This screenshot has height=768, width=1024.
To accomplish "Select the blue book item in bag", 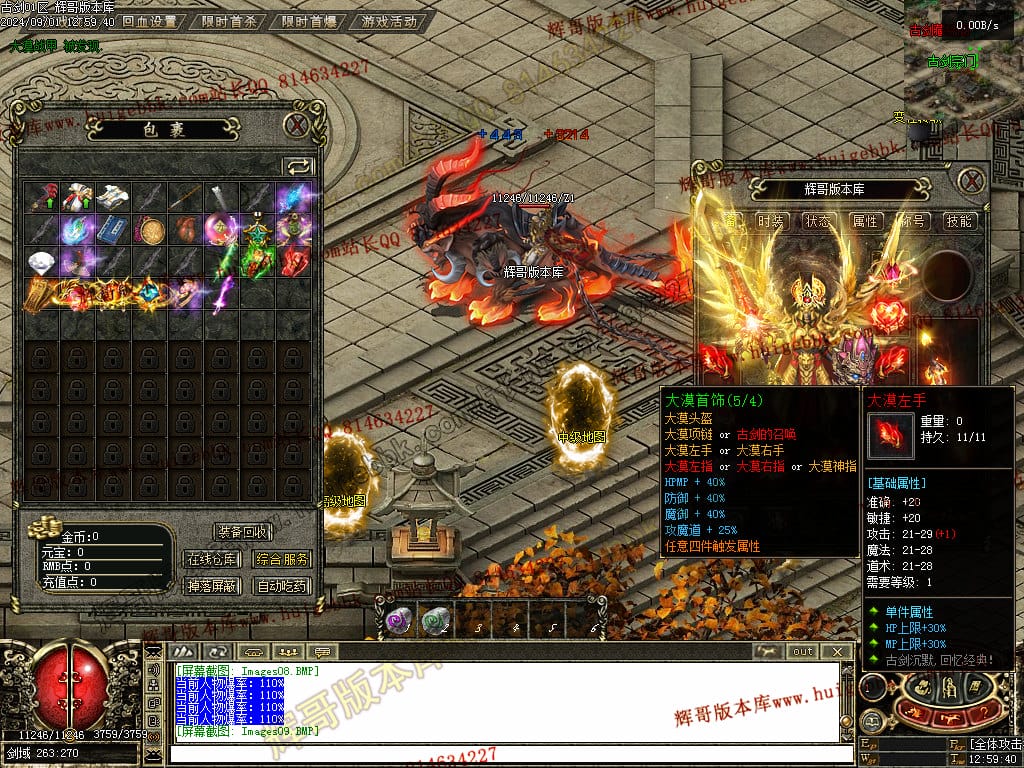I will (113, 230).
